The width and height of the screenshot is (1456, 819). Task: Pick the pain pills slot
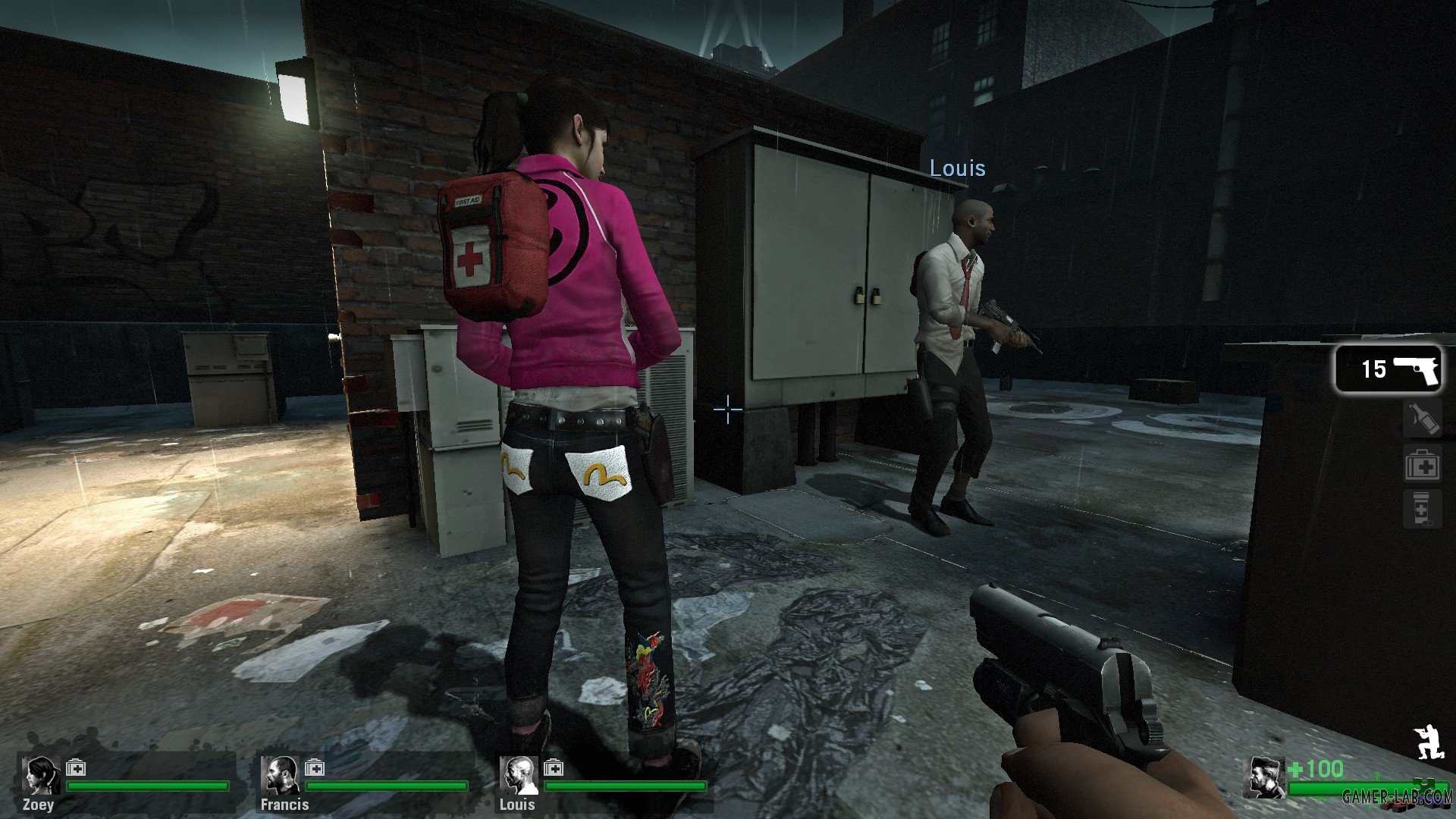click(1422, 509)
